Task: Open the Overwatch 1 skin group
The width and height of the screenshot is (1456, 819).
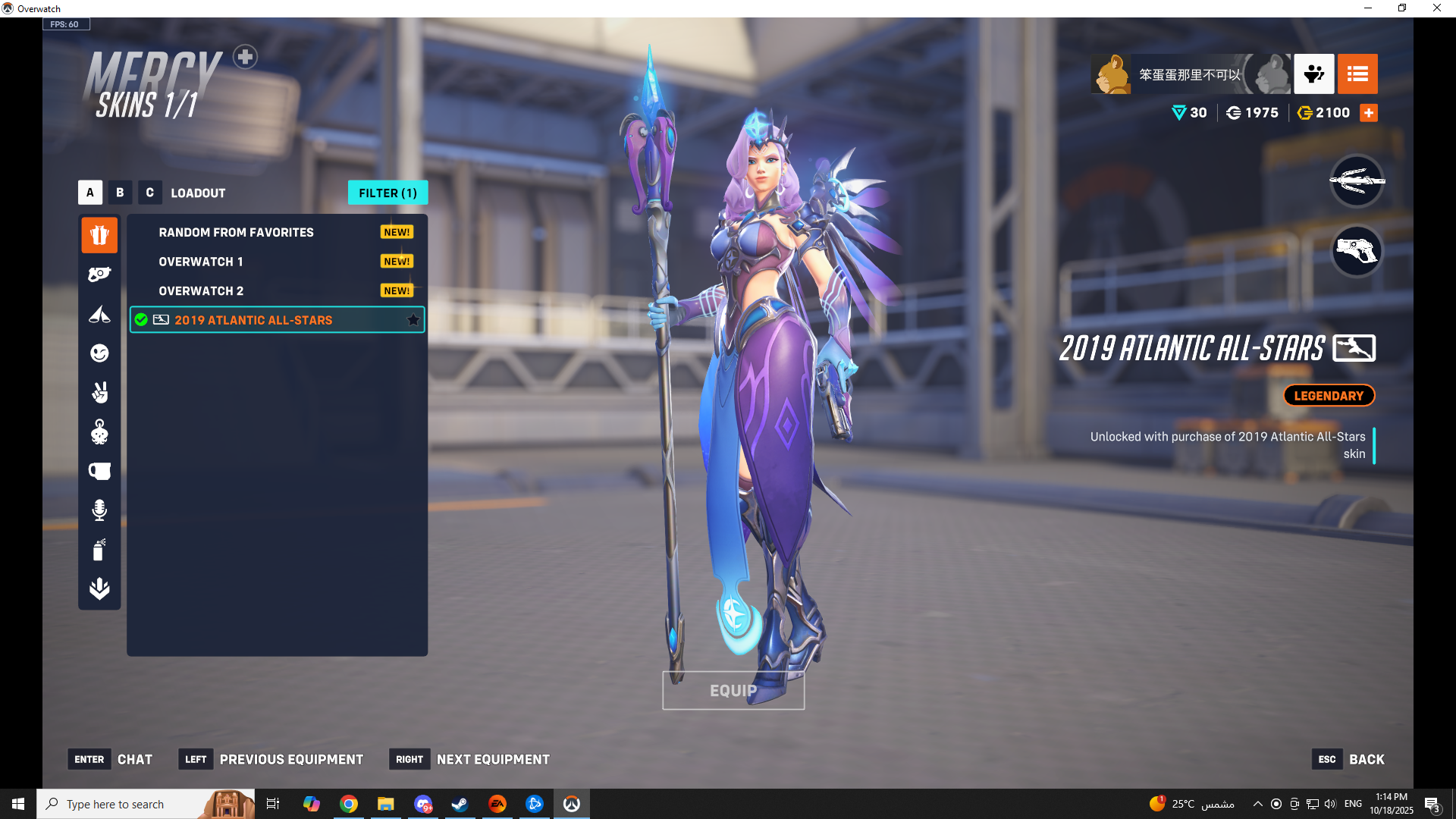Action: [x=201, y=262]
